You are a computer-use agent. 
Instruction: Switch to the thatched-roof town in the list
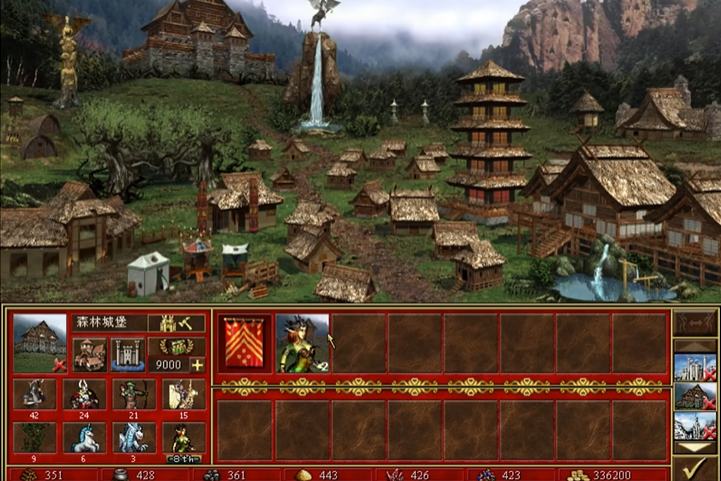click(693, 396)
